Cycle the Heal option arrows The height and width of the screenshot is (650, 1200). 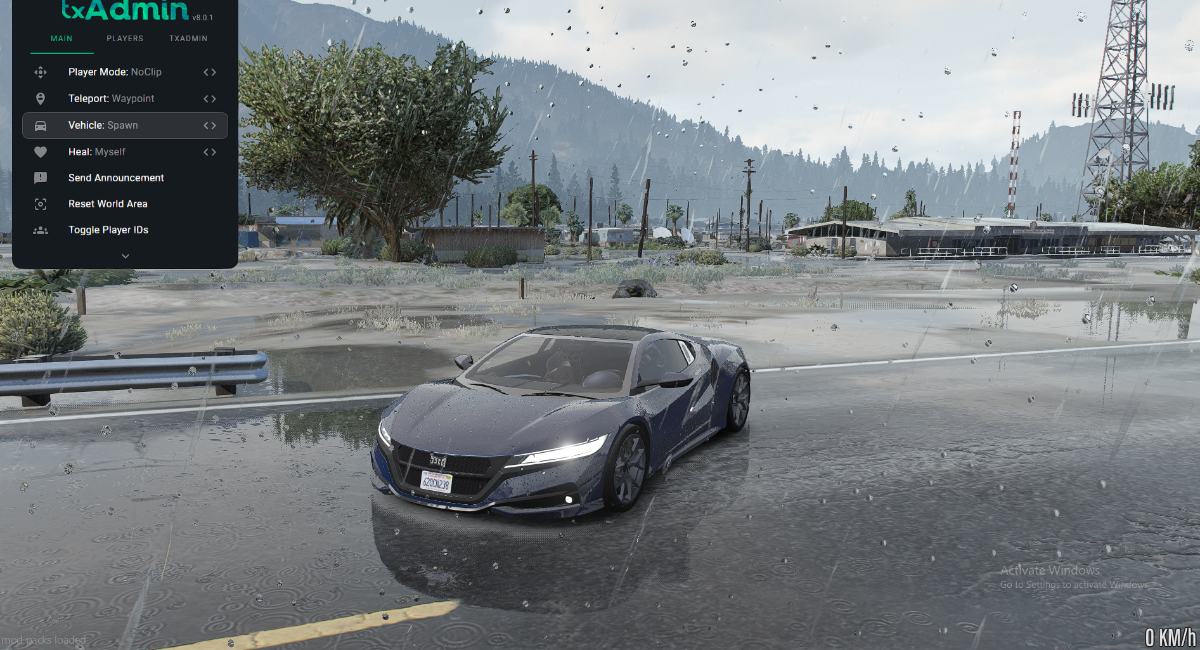coord(209,152)
